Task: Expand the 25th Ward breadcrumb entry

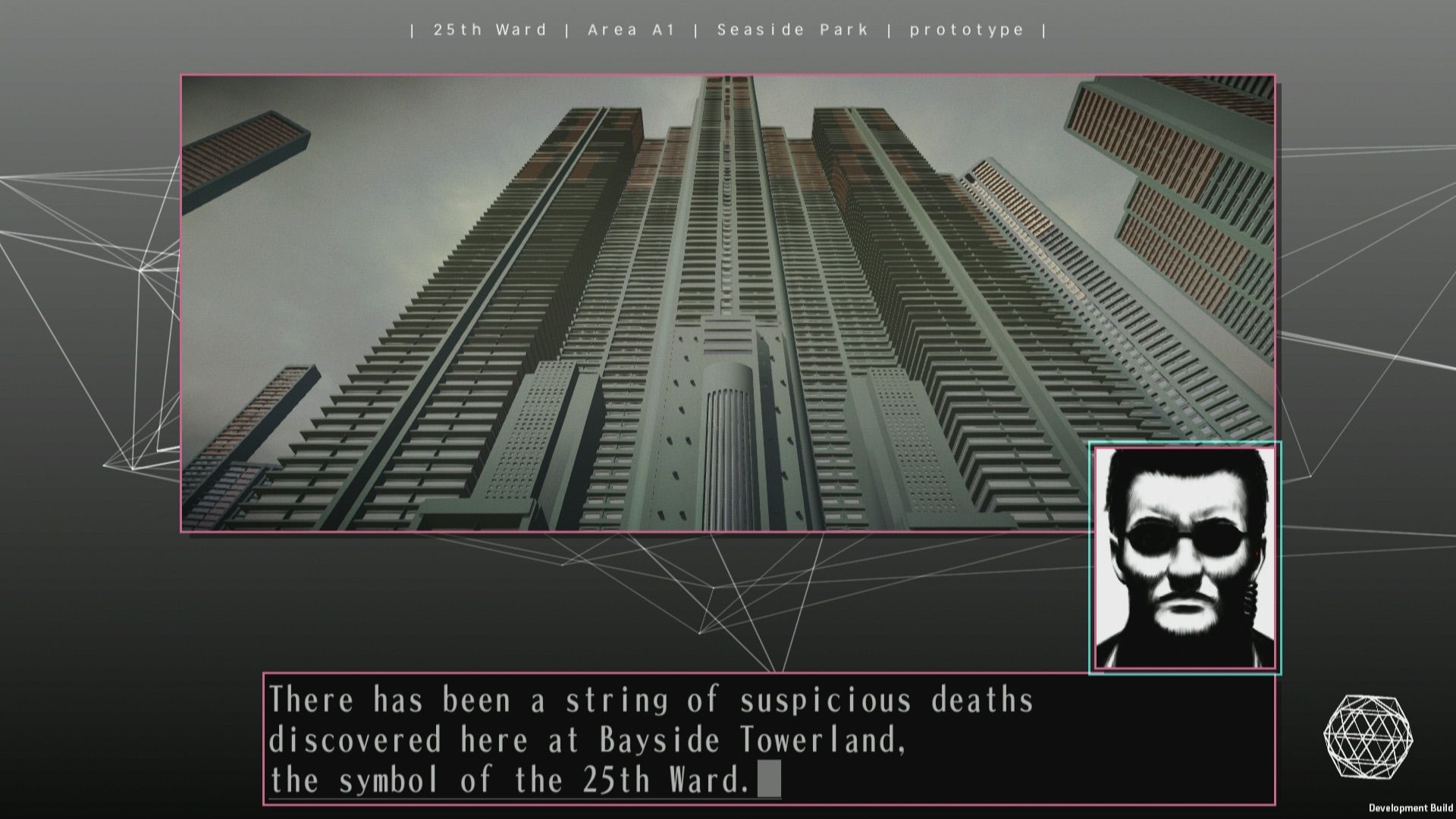Action: click(x=490, y=30)
